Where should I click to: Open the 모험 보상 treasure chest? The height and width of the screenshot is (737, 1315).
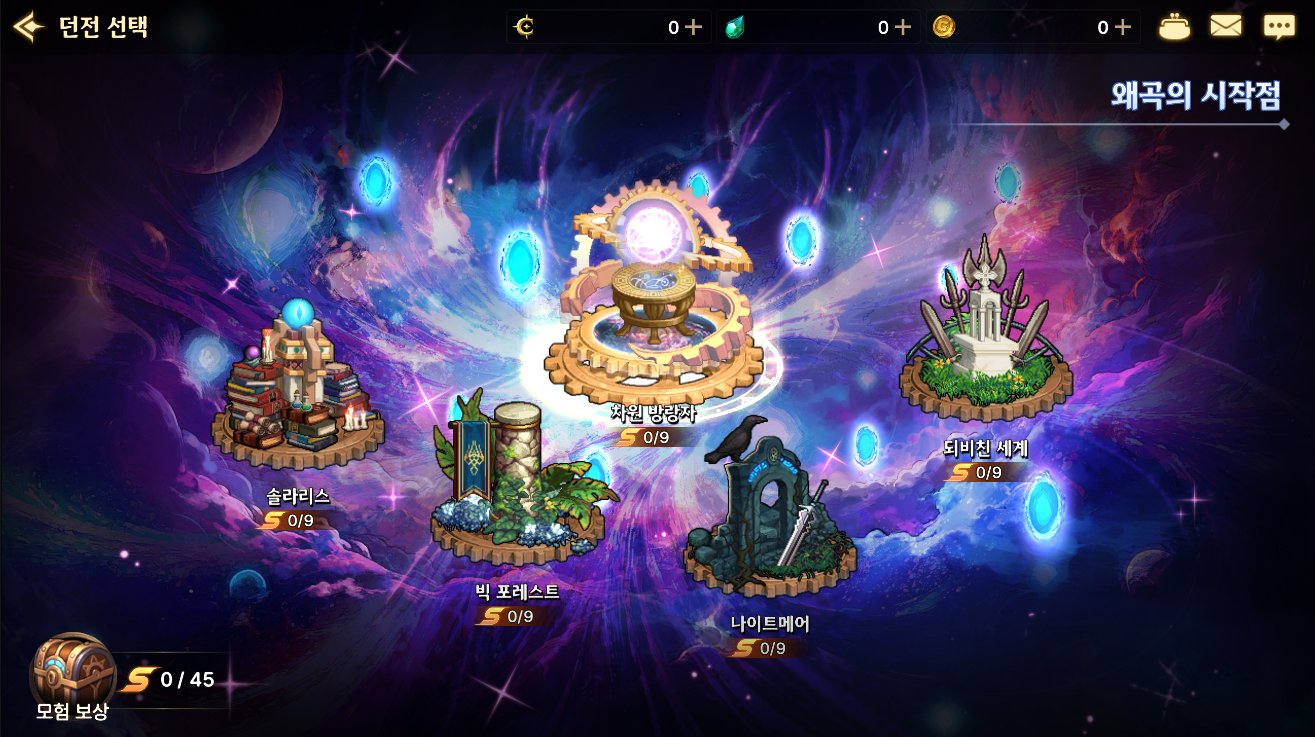72,670
